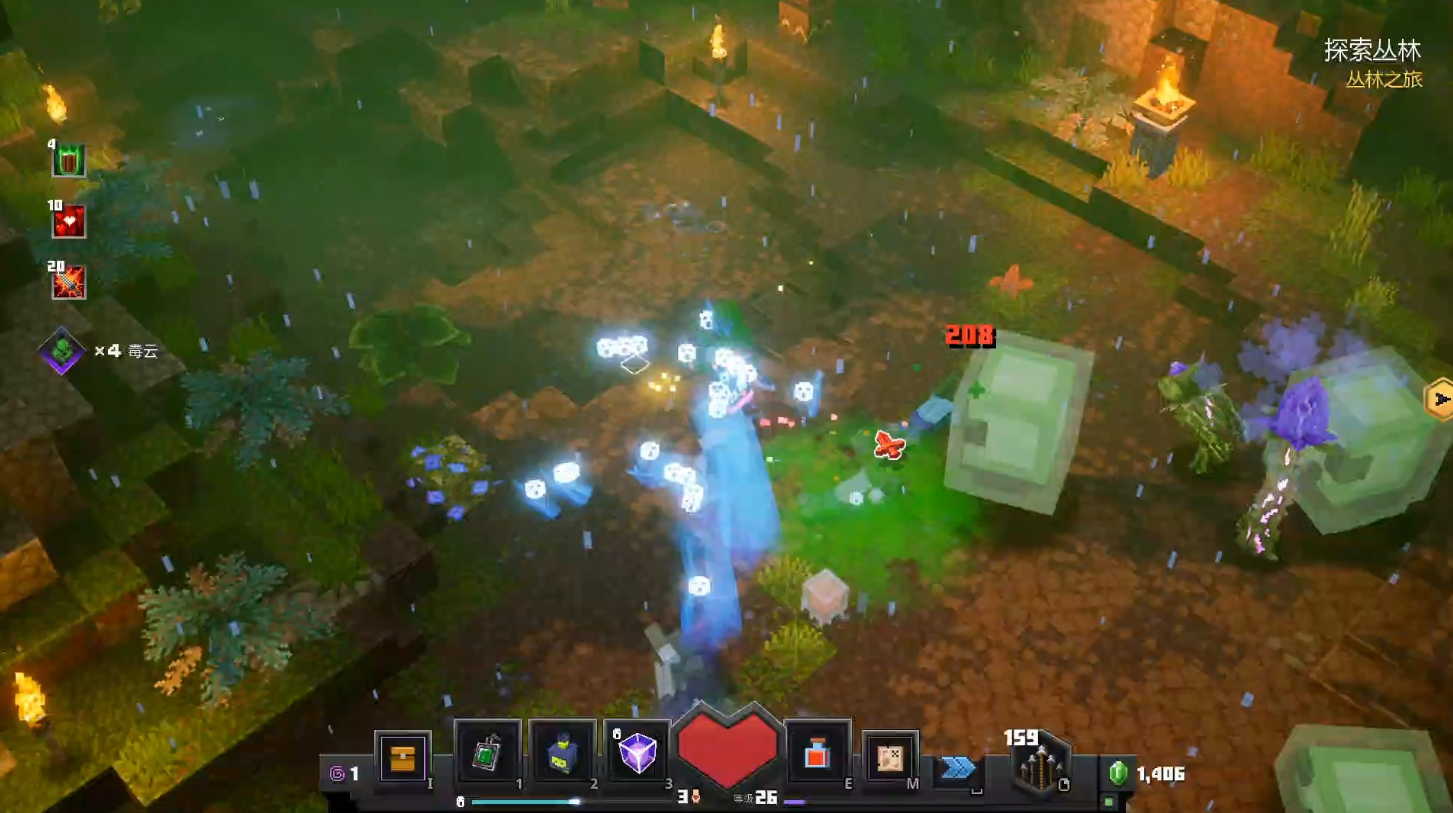Screen dimensions: 1453x813
Task: Click the orange arrow tab at screen edge
Action: pos(1439,400)
